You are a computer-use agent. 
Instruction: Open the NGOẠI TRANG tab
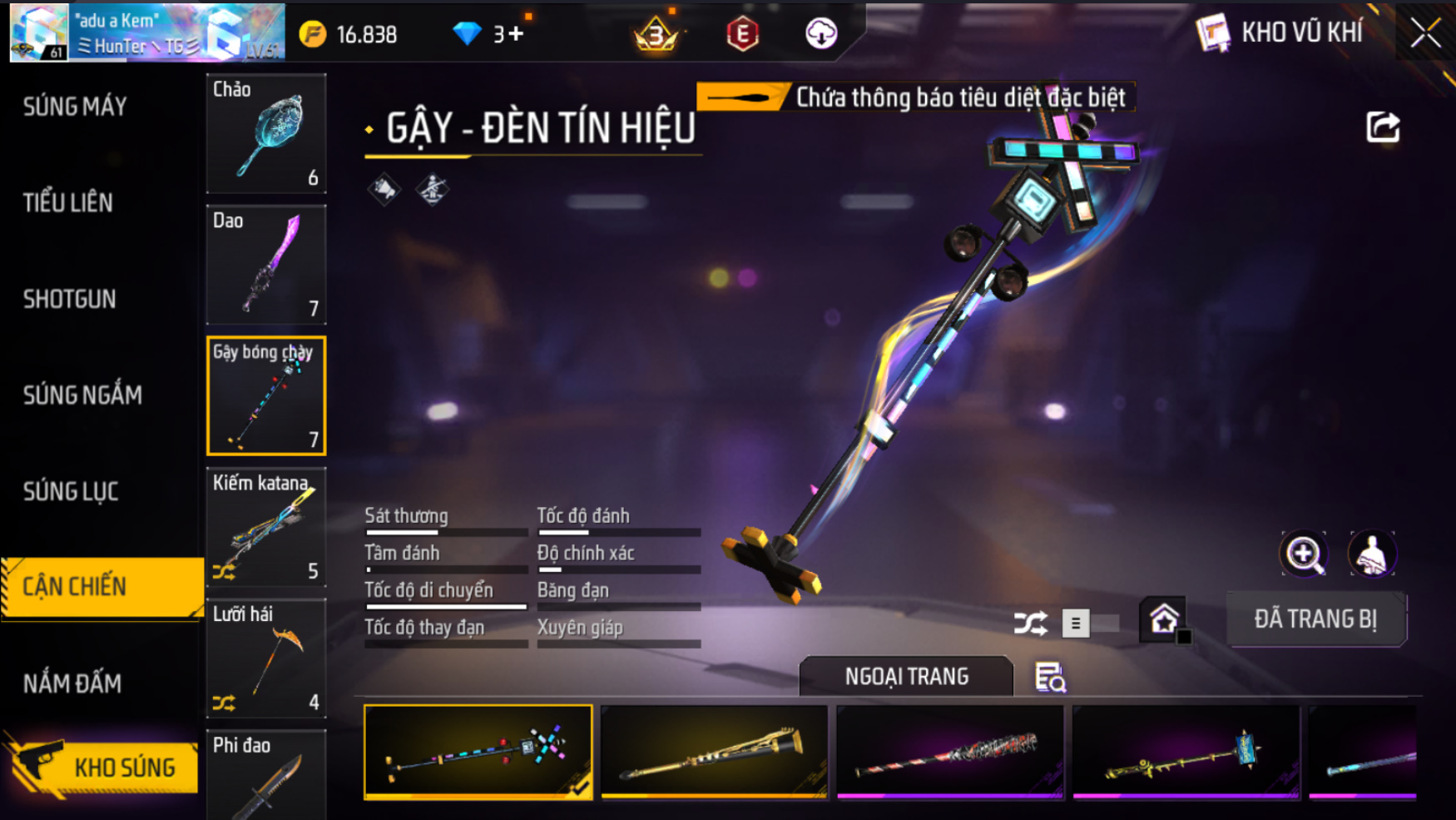906,676
